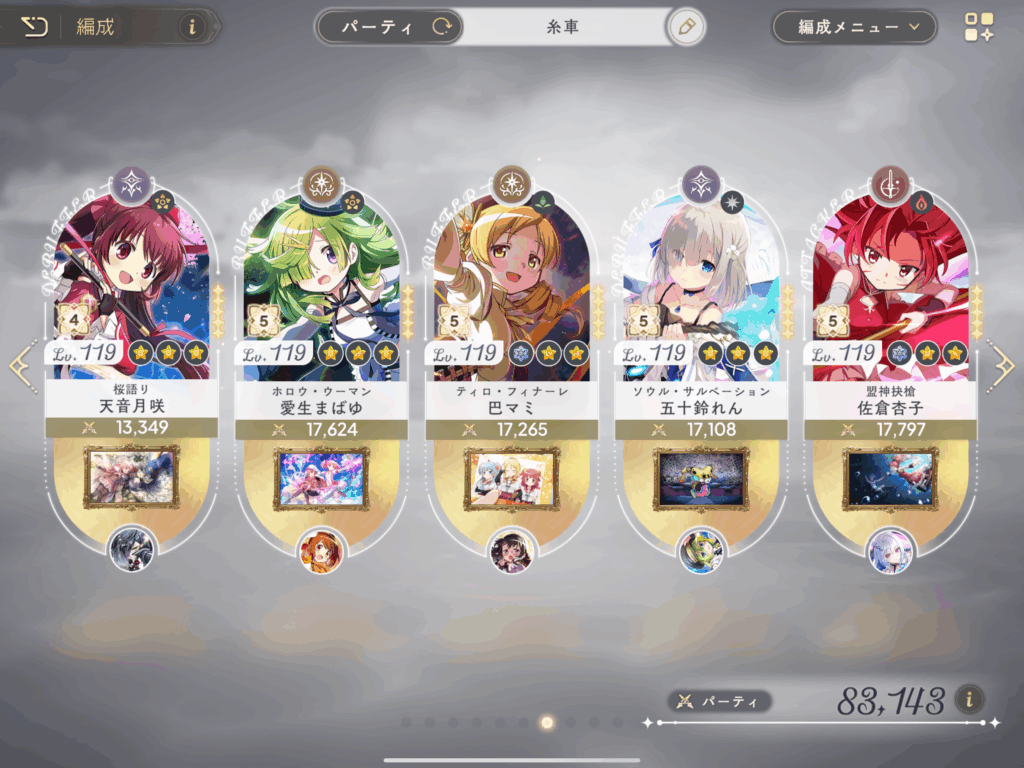Choose the 巴マミ character card
This screenshot has width=1024, height=768.
tap(511, 290)
